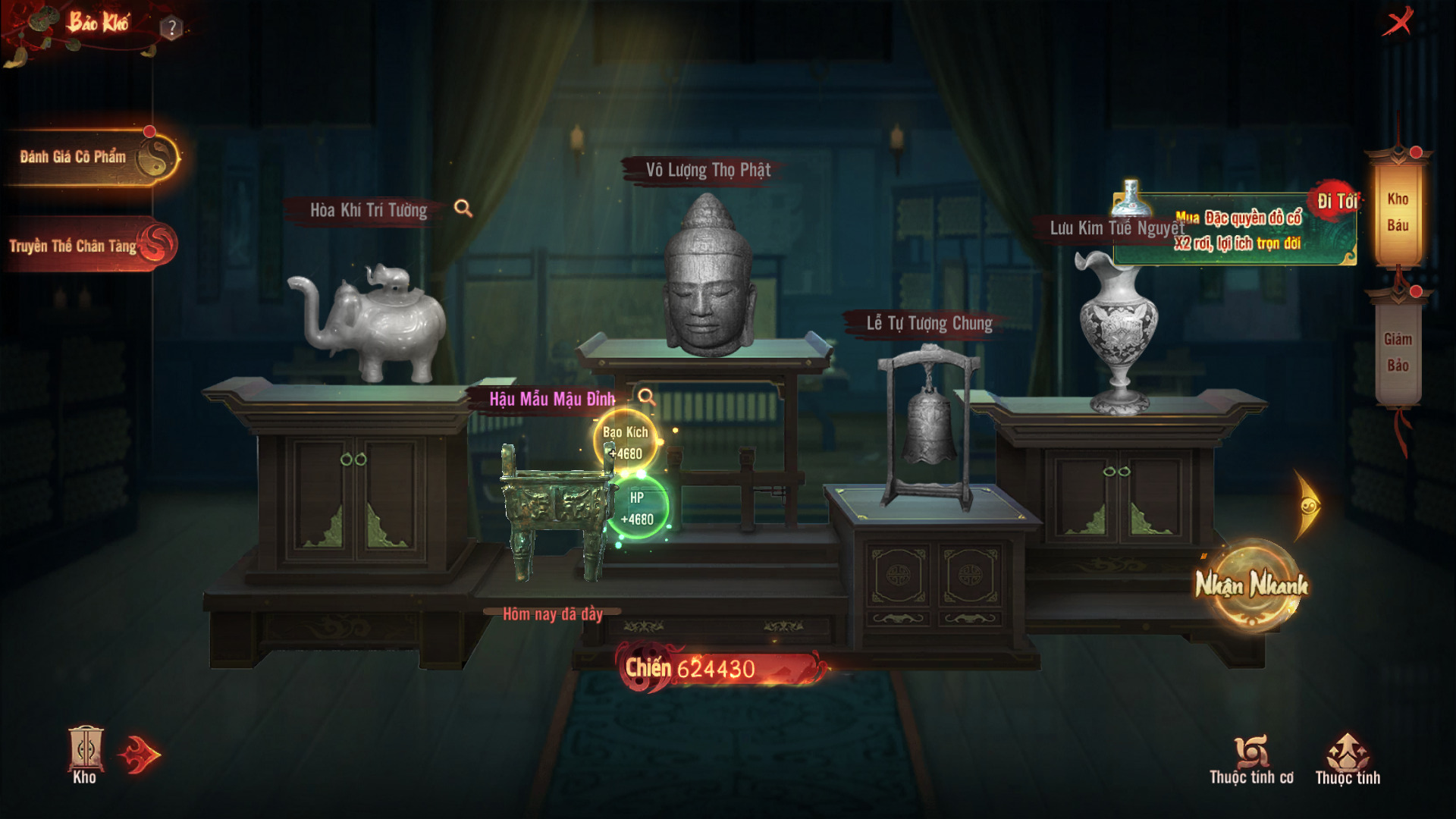This screenshot has height=819, width=1456.
Task: Tap the Đi Tới promo button
Action: pos(1336,201)
